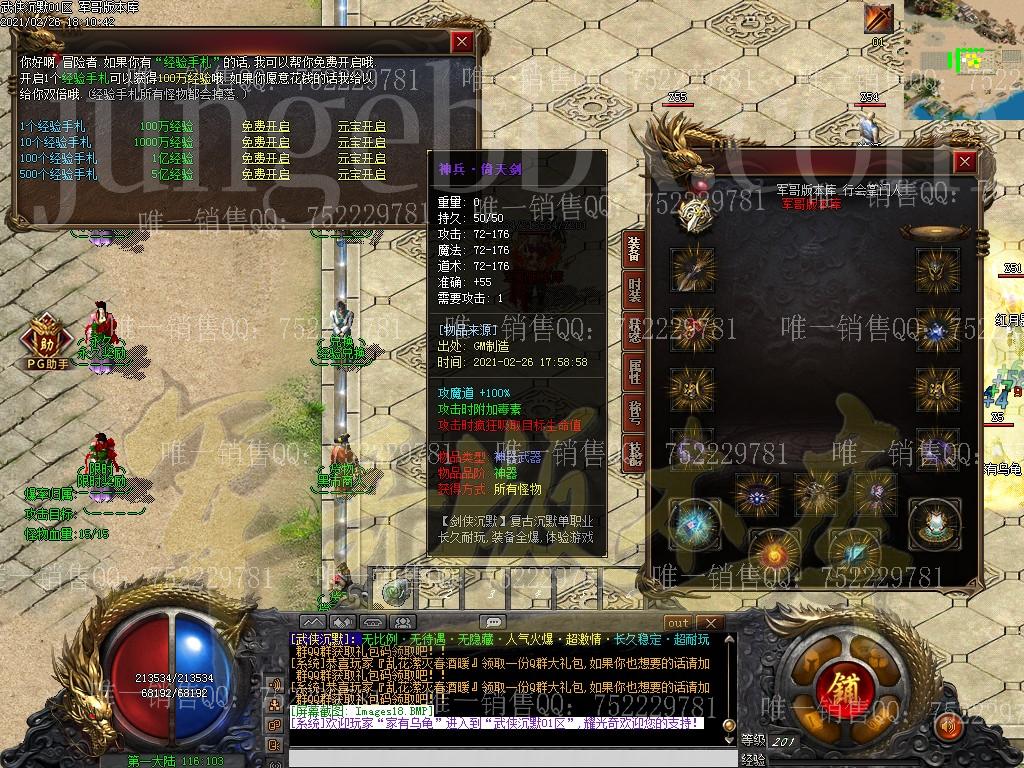Image resolution: width=1024 pixels, height=768 pixels.
Task: Choose 元宝开启 for 1个经验手札
Action: point(361,126)
